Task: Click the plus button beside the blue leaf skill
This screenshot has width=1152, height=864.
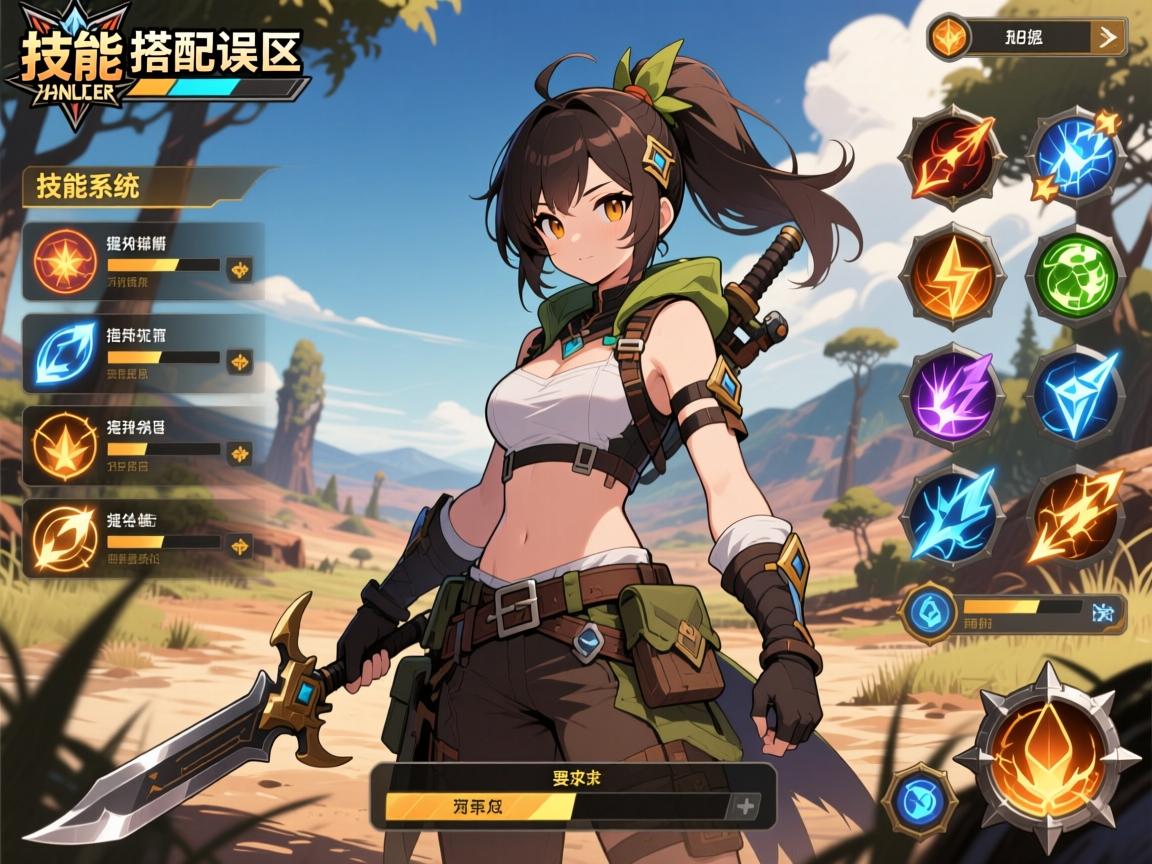Action: click(240, 360)
